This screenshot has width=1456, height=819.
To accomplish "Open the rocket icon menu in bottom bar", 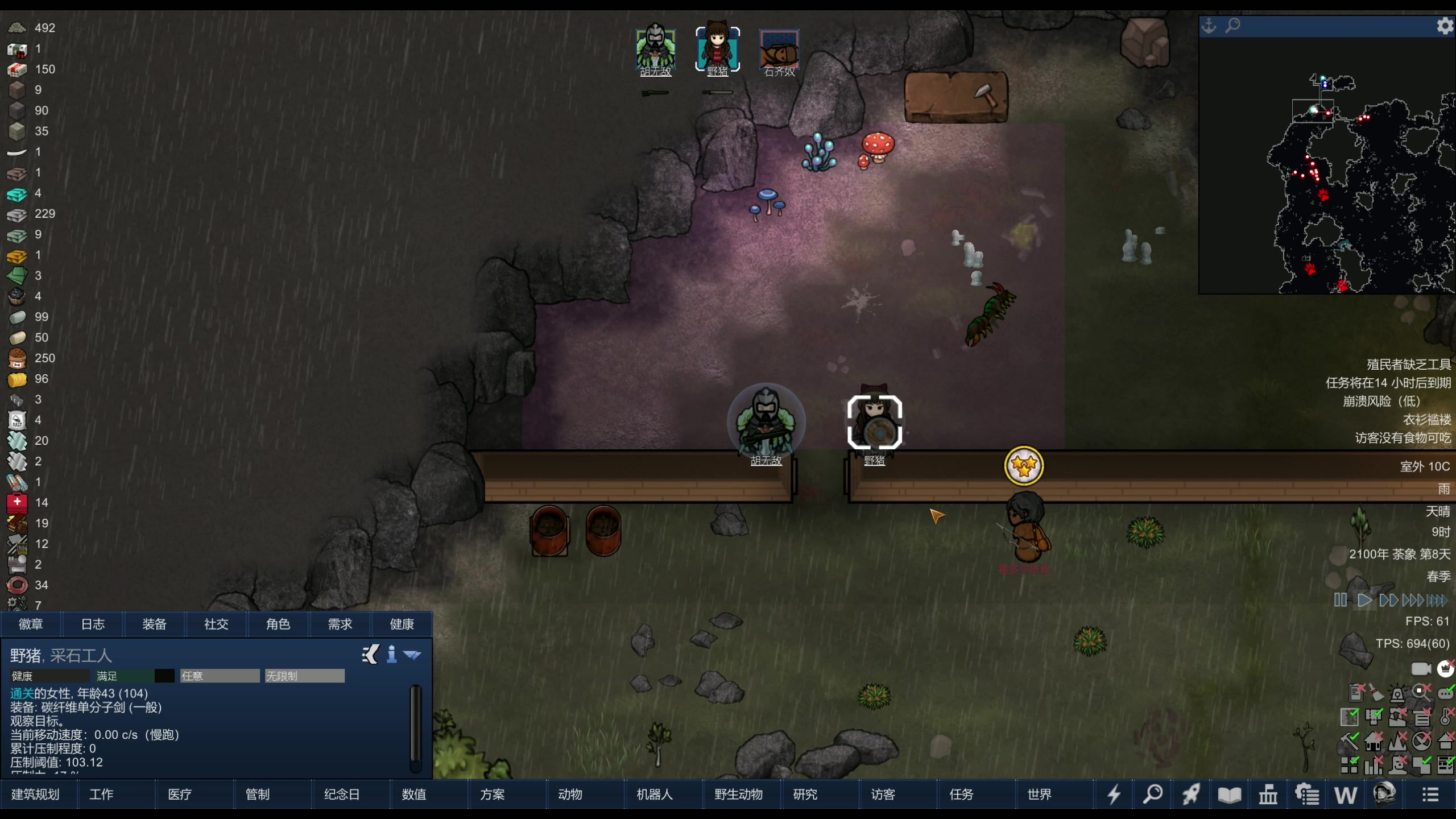I will pos(1191,794).
